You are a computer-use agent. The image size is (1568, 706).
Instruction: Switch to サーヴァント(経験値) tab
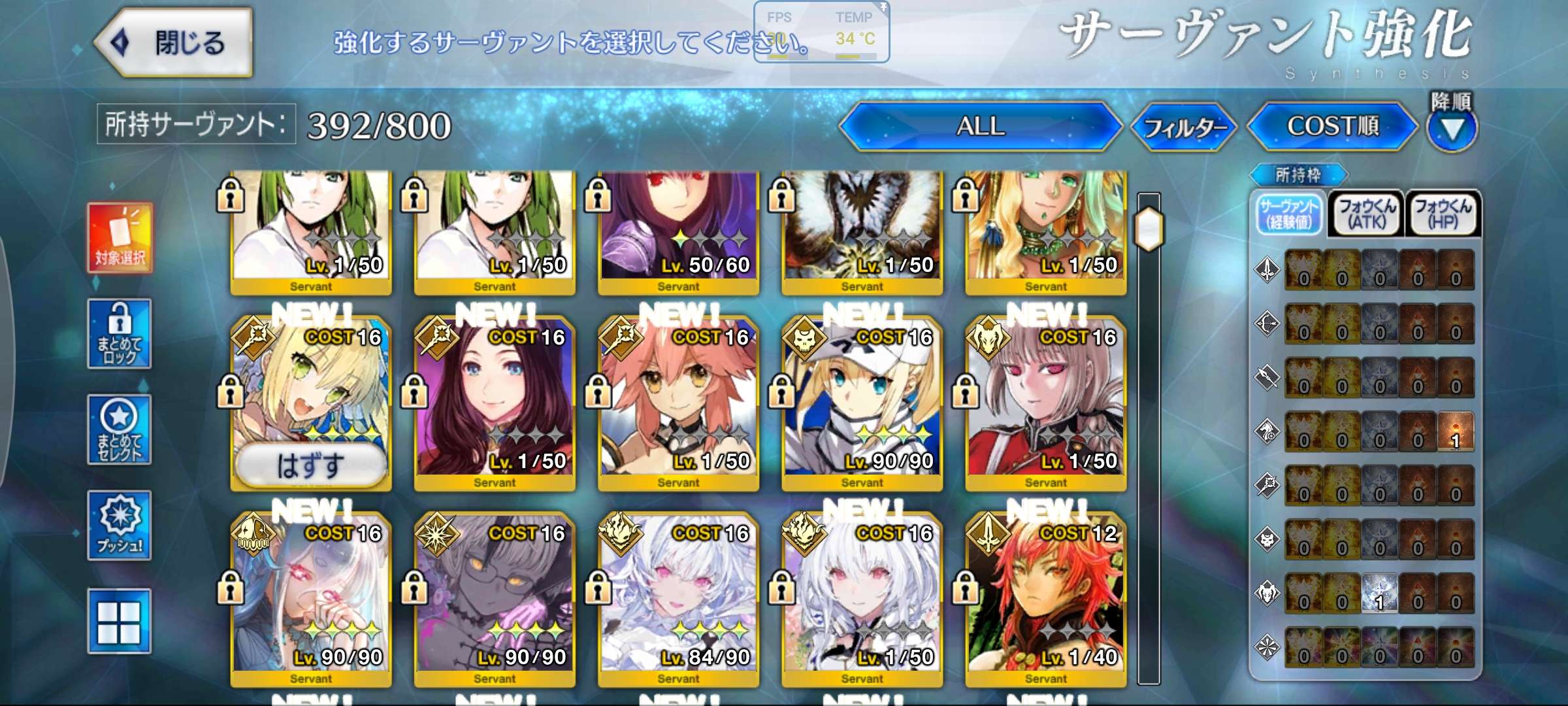coord(1289,214)
